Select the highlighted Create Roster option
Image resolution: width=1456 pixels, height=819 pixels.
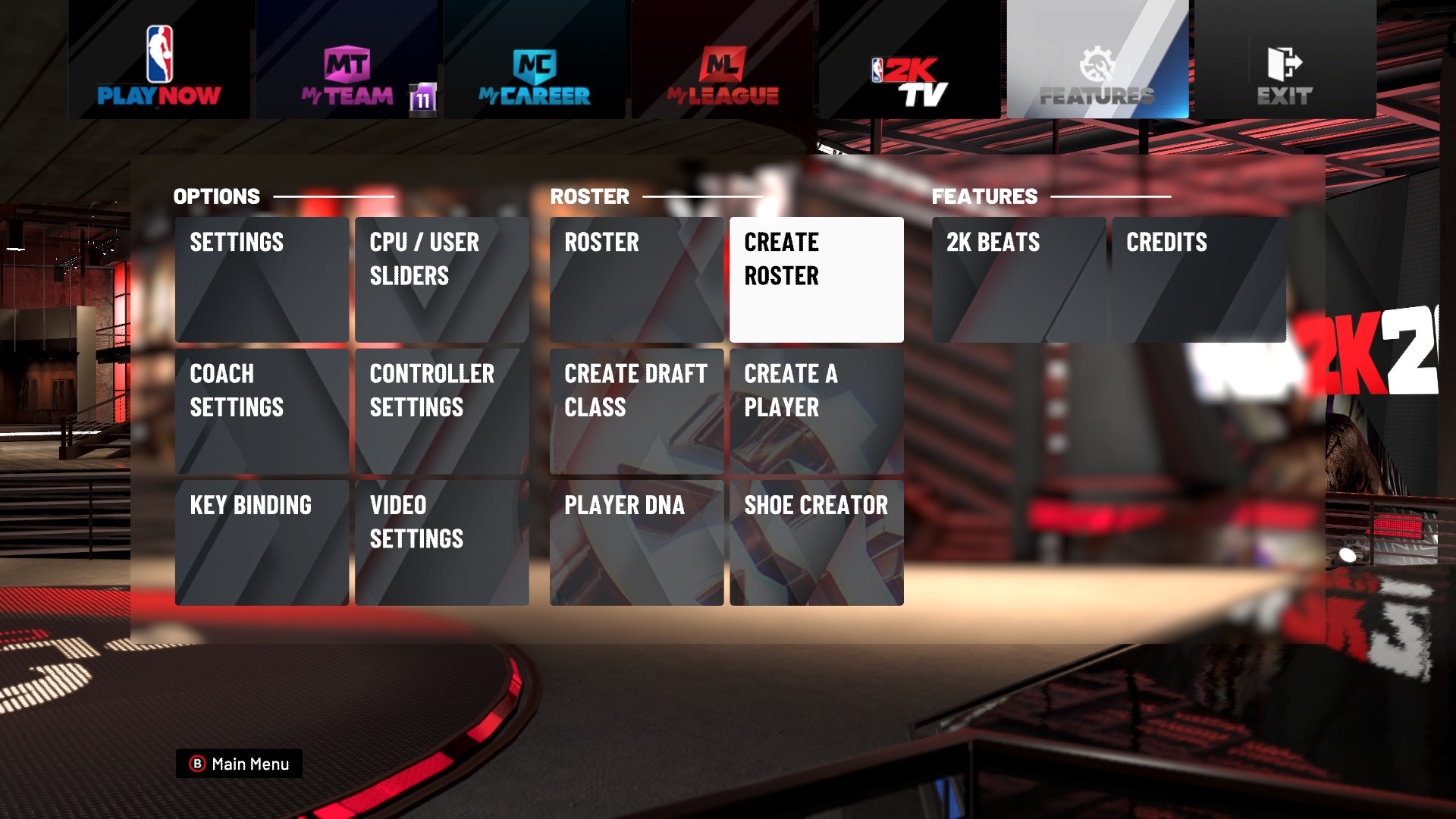[817, 279]
